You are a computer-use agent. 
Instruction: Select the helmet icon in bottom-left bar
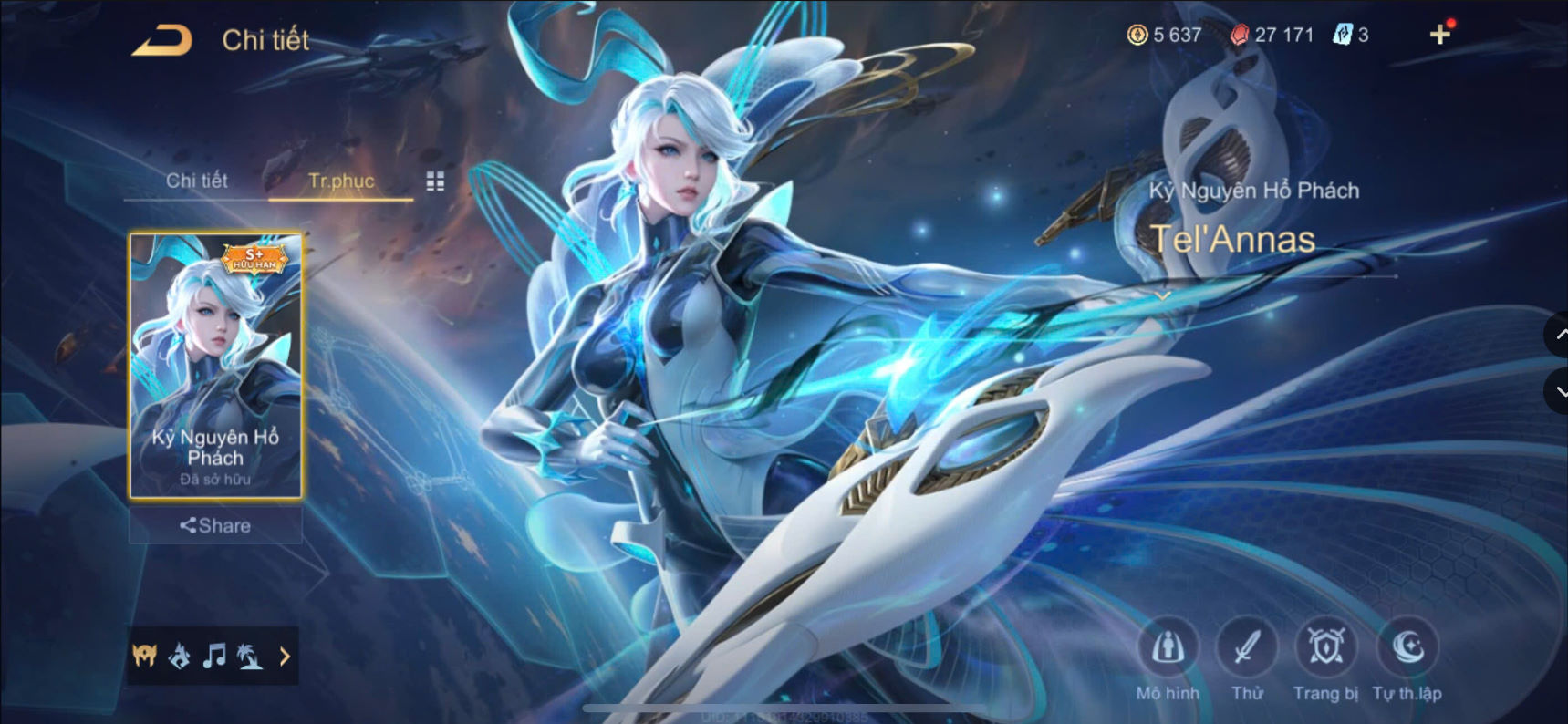[x=144, y=656]
